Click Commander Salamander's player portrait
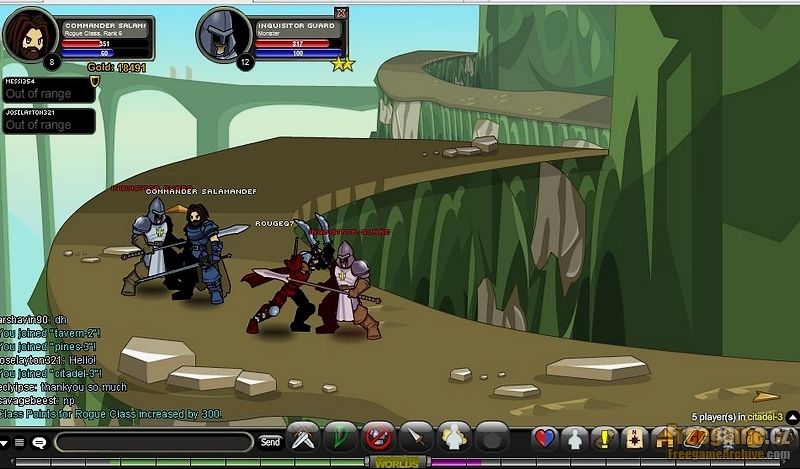The image size is (800, 469). click(x=26, y=36)
